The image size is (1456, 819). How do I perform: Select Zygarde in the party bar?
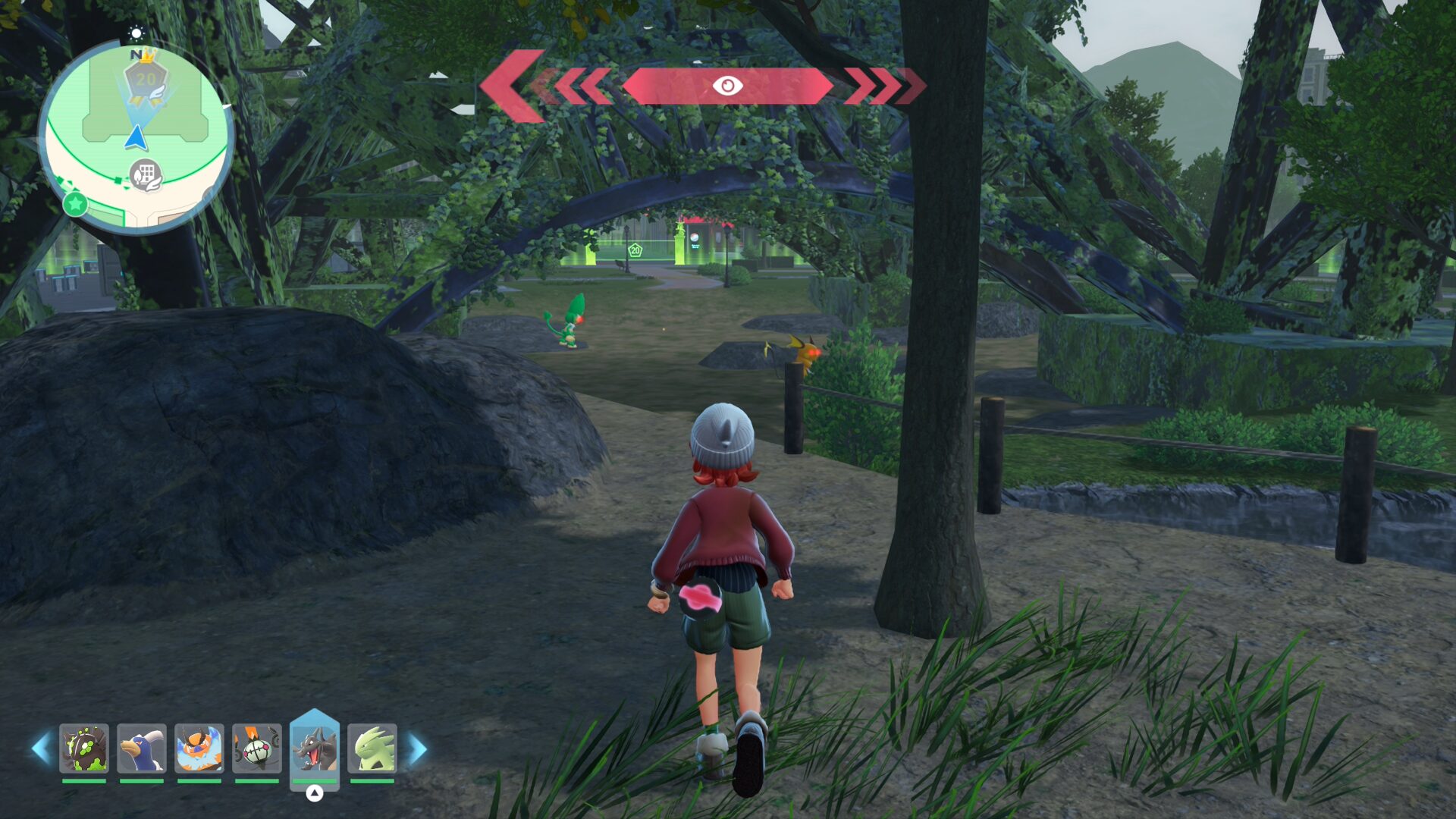[84, 748]
